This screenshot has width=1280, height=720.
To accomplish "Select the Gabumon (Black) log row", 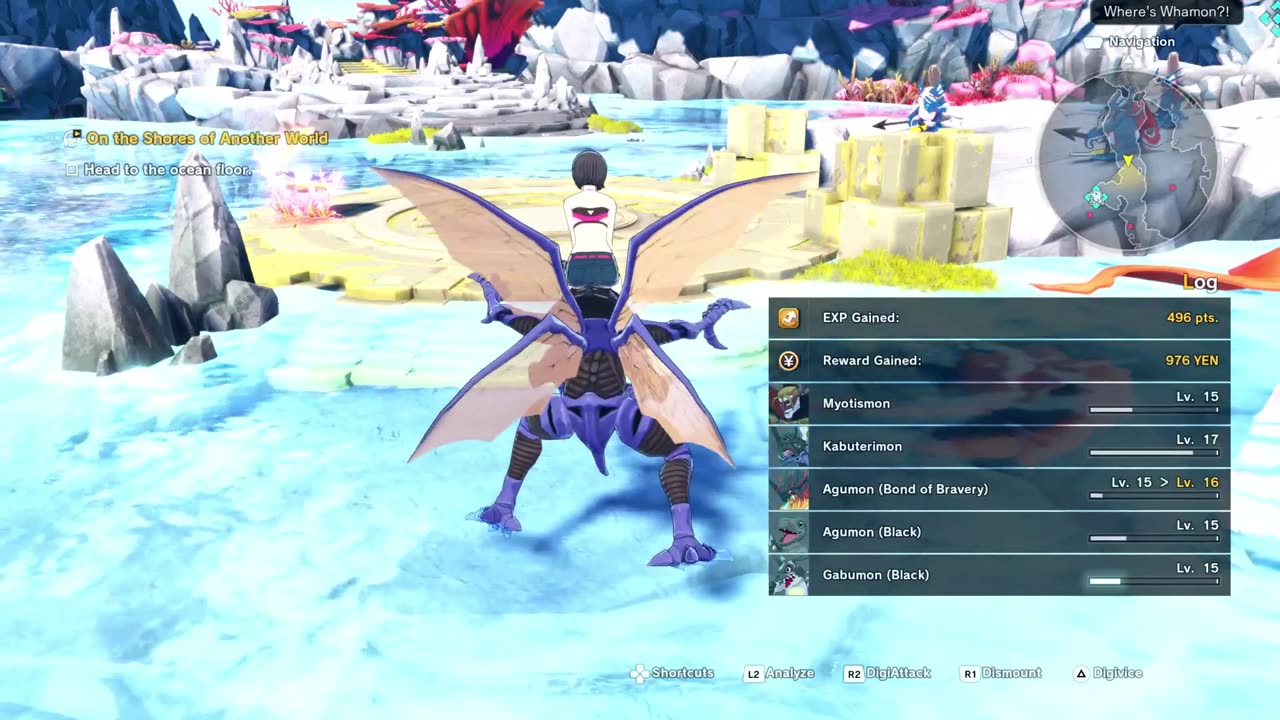I will tap(999, 575).
